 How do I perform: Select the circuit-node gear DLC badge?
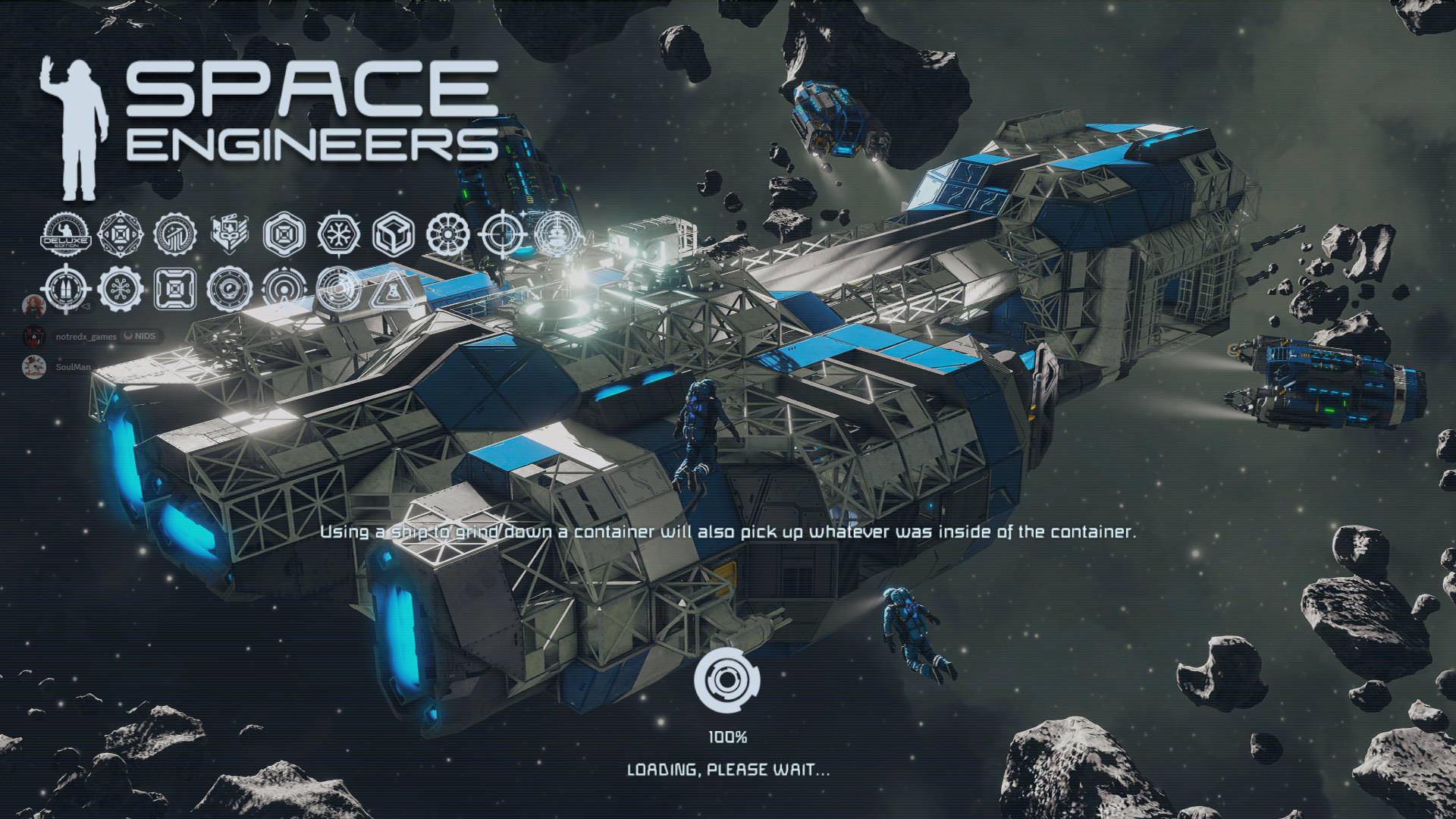click(x=121, y=289)
